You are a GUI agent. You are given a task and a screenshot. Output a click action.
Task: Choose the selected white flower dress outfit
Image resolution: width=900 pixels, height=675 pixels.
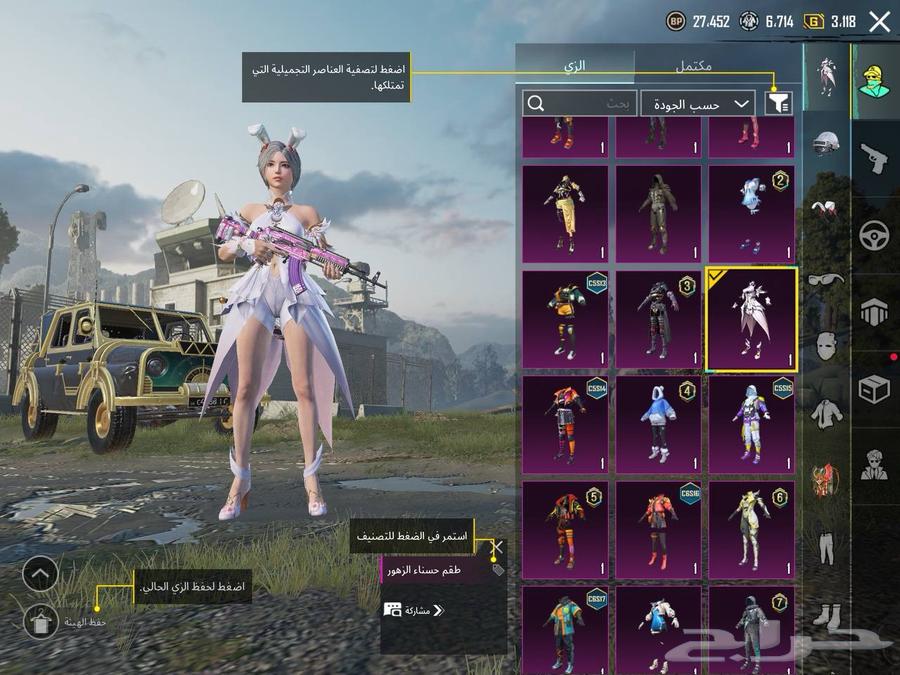tap(751, 319)
